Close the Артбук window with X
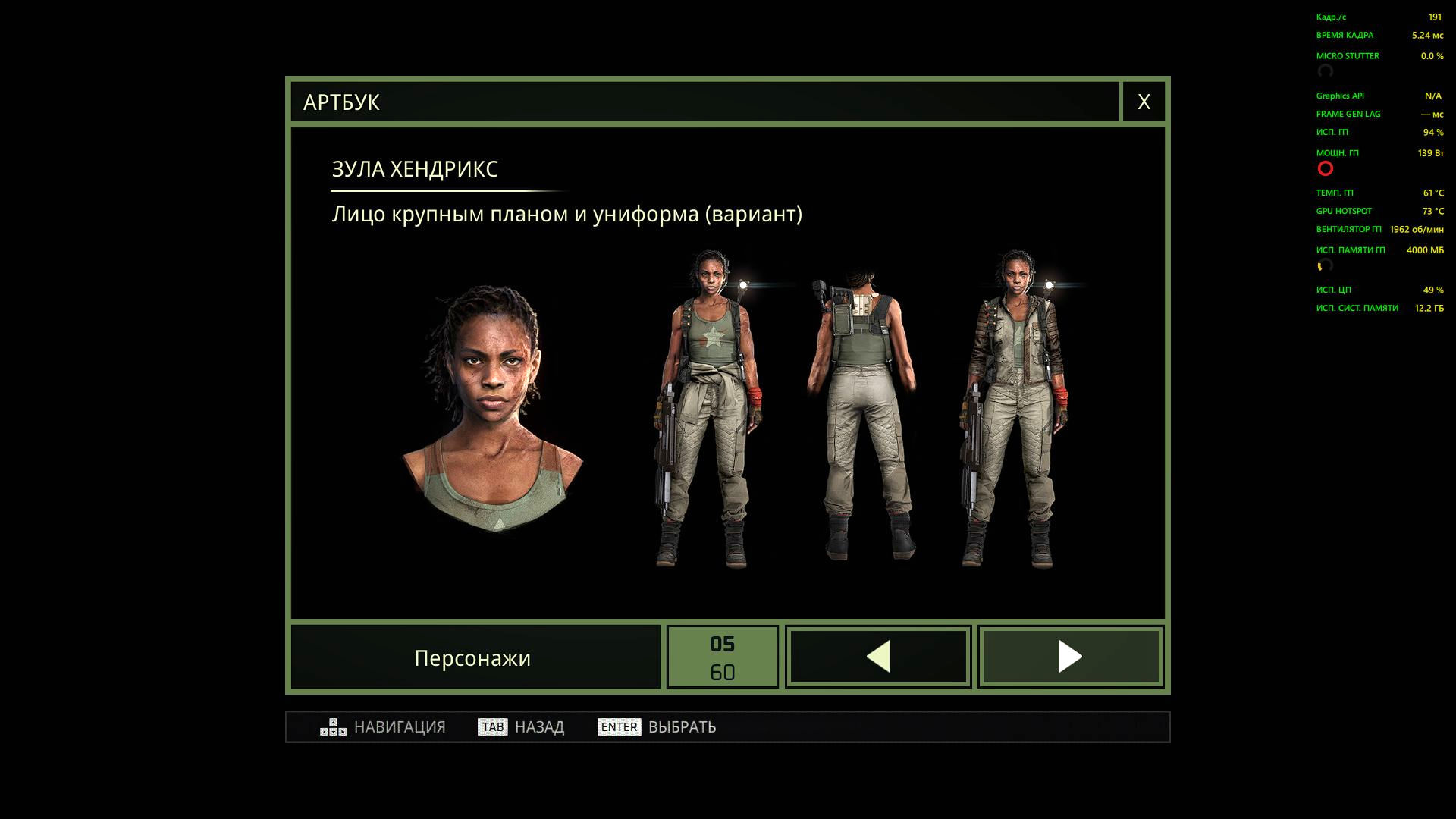Viewport: 1456px width, 819px height. pyautogui.click(x=1144, y=102)
